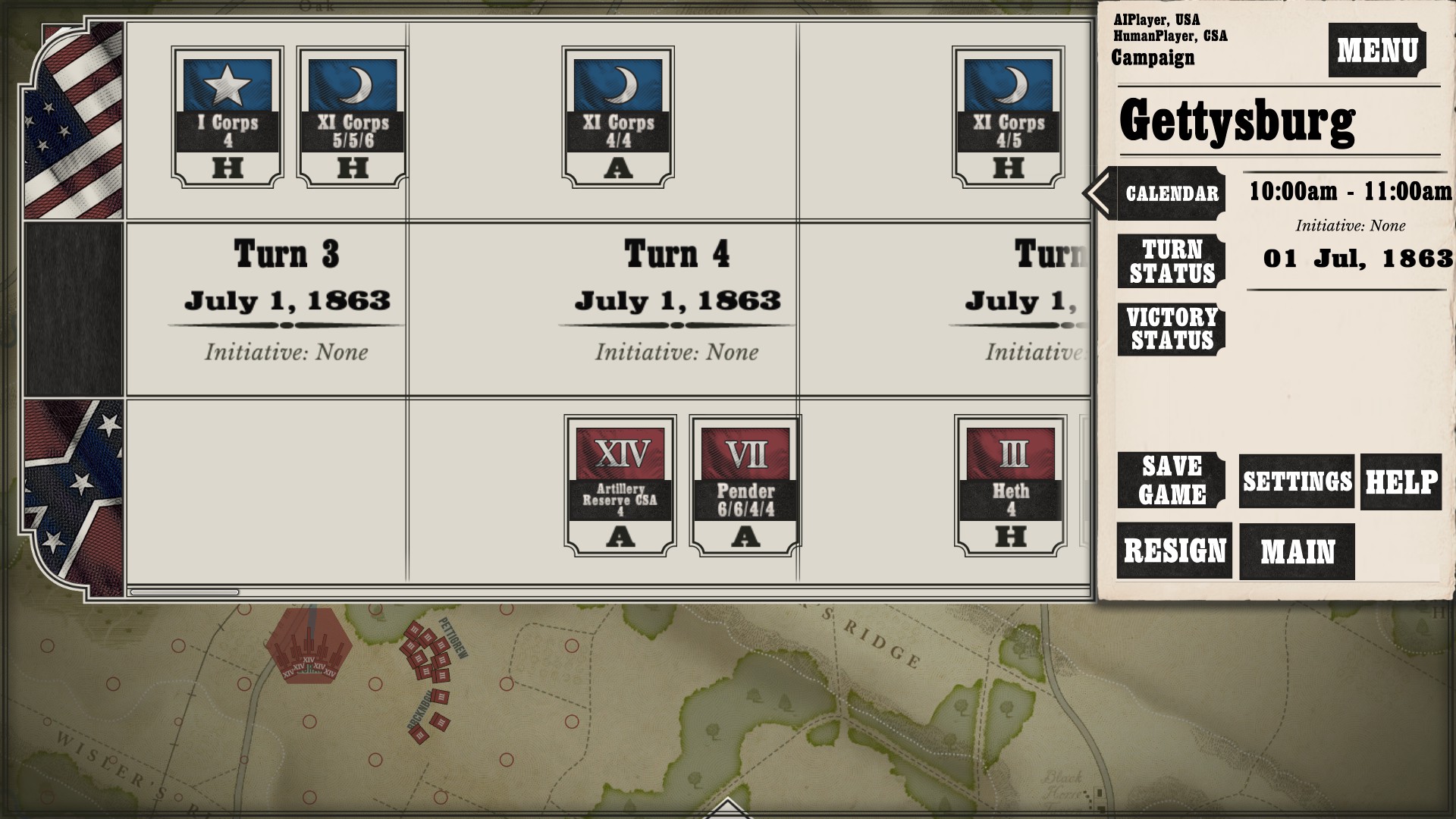Pick the XI Corps 4/5 card
1456x819 pixels.
click(x=1009, y=117)
